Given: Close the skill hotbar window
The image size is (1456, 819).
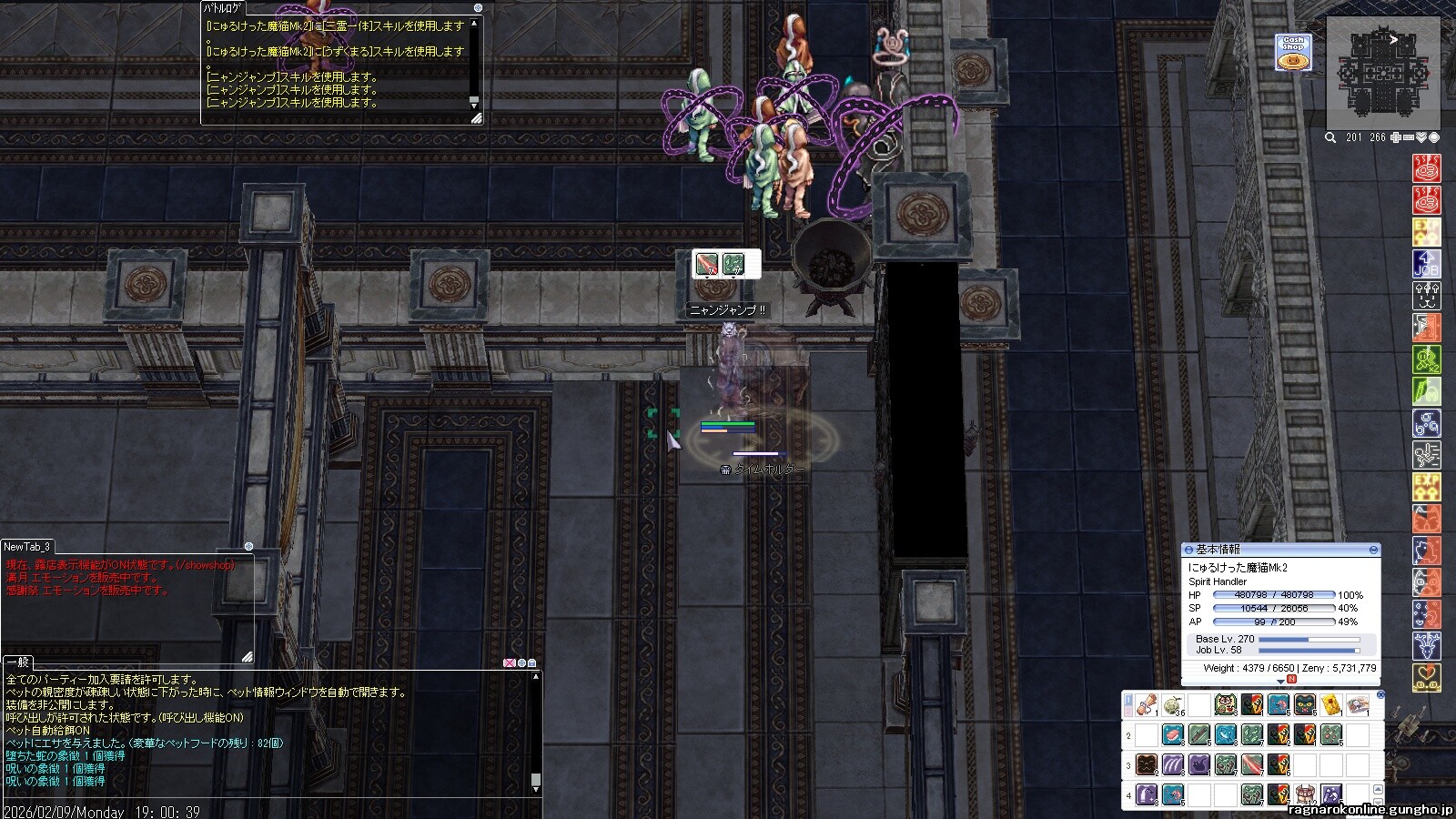Looking at the screenshot, I should 1380,695.
